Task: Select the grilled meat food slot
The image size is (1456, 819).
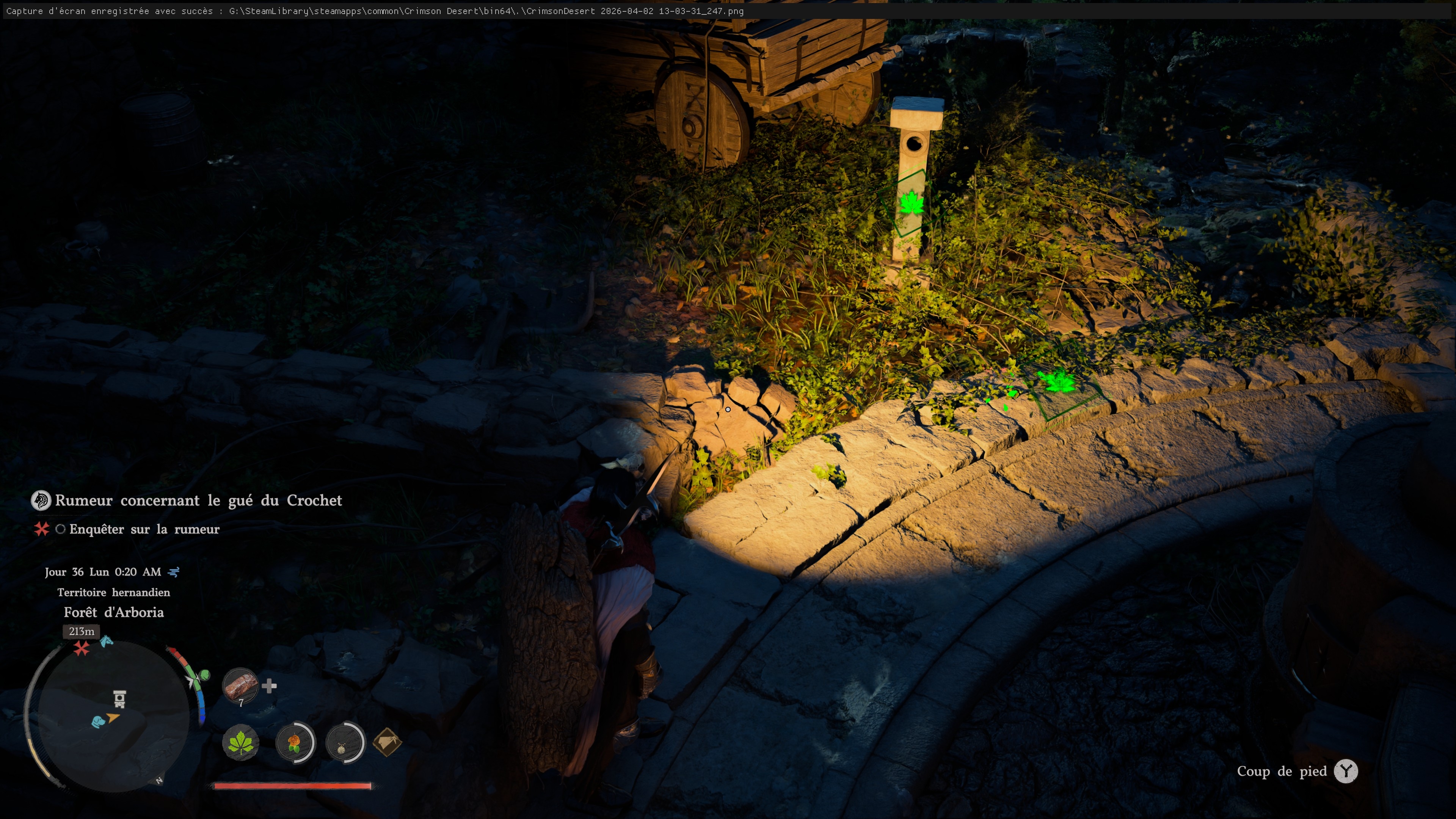Action: (240, 686)
